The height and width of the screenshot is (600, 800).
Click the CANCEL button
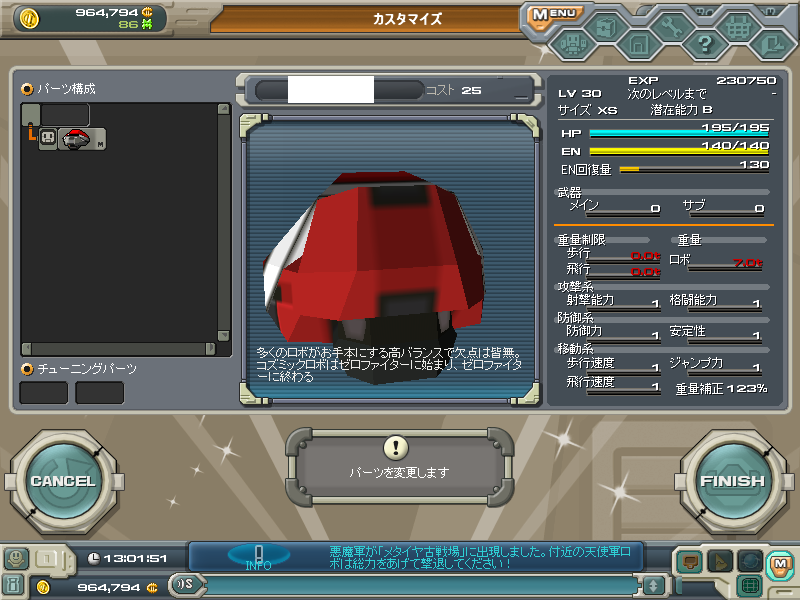point(62,481)
